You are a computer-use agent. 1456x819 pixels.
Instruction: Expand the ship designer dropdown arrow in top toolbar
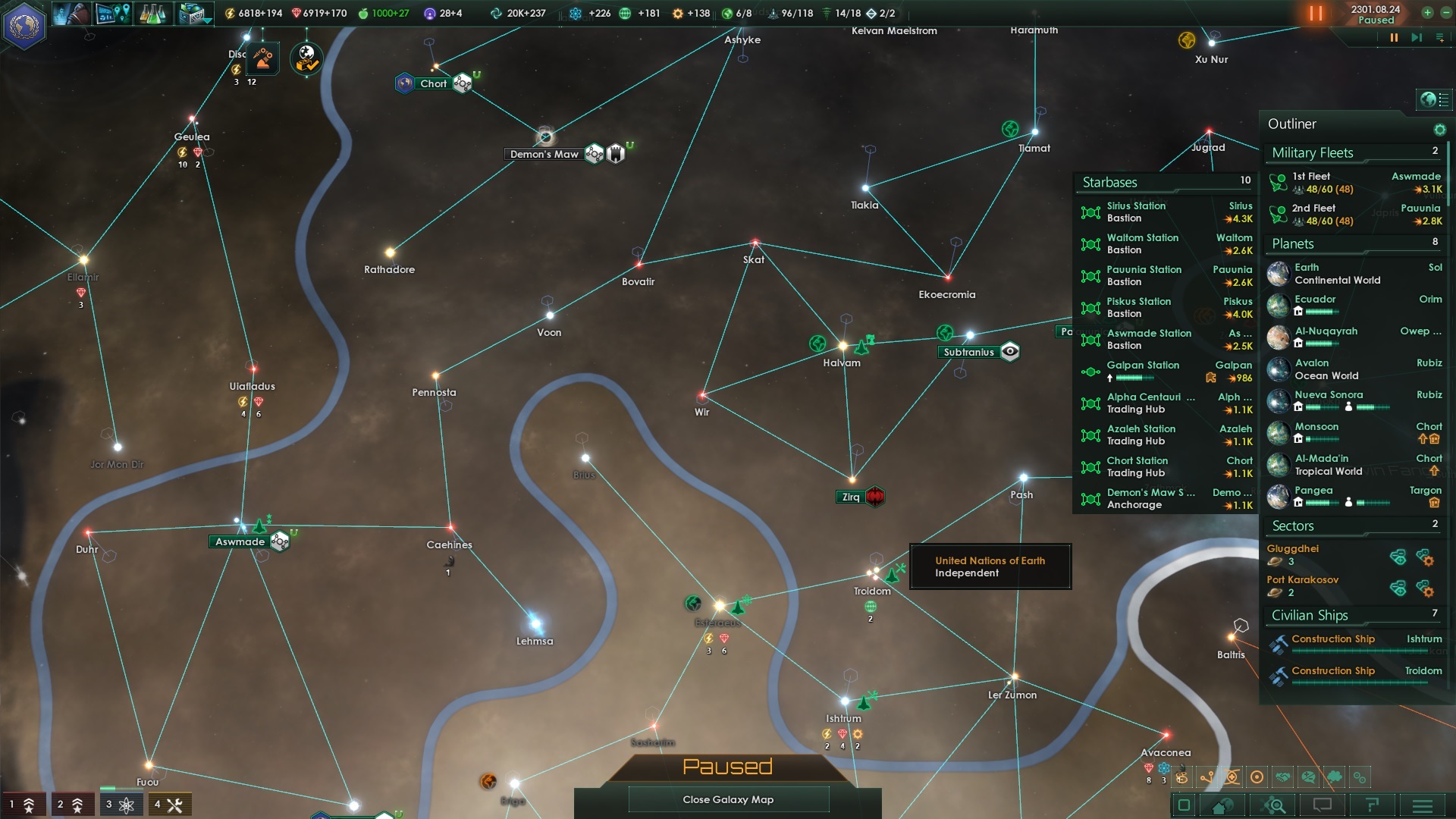click(x=206, y=20)
